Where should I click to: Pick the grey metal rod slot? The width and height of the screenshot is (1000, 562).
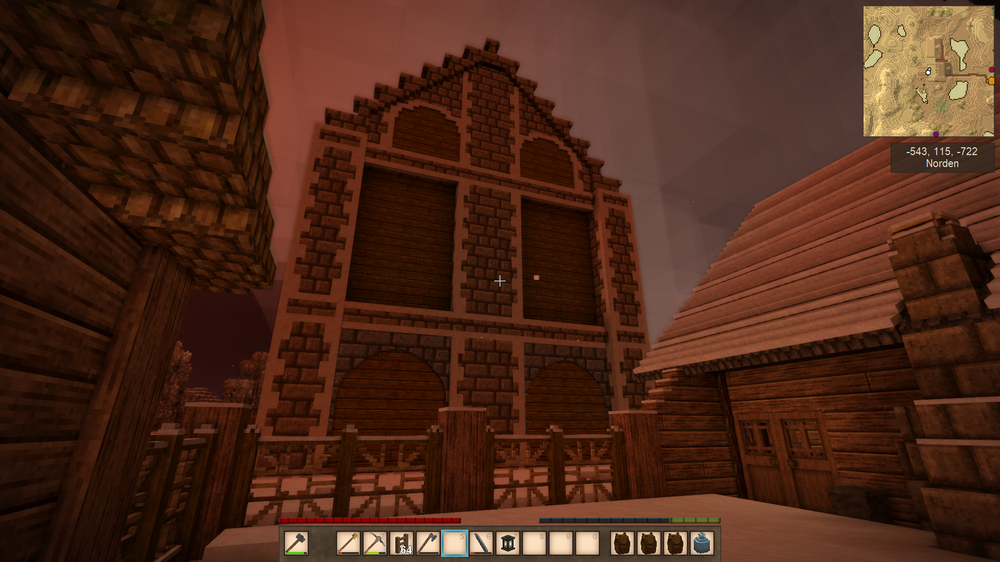point(480,544)
